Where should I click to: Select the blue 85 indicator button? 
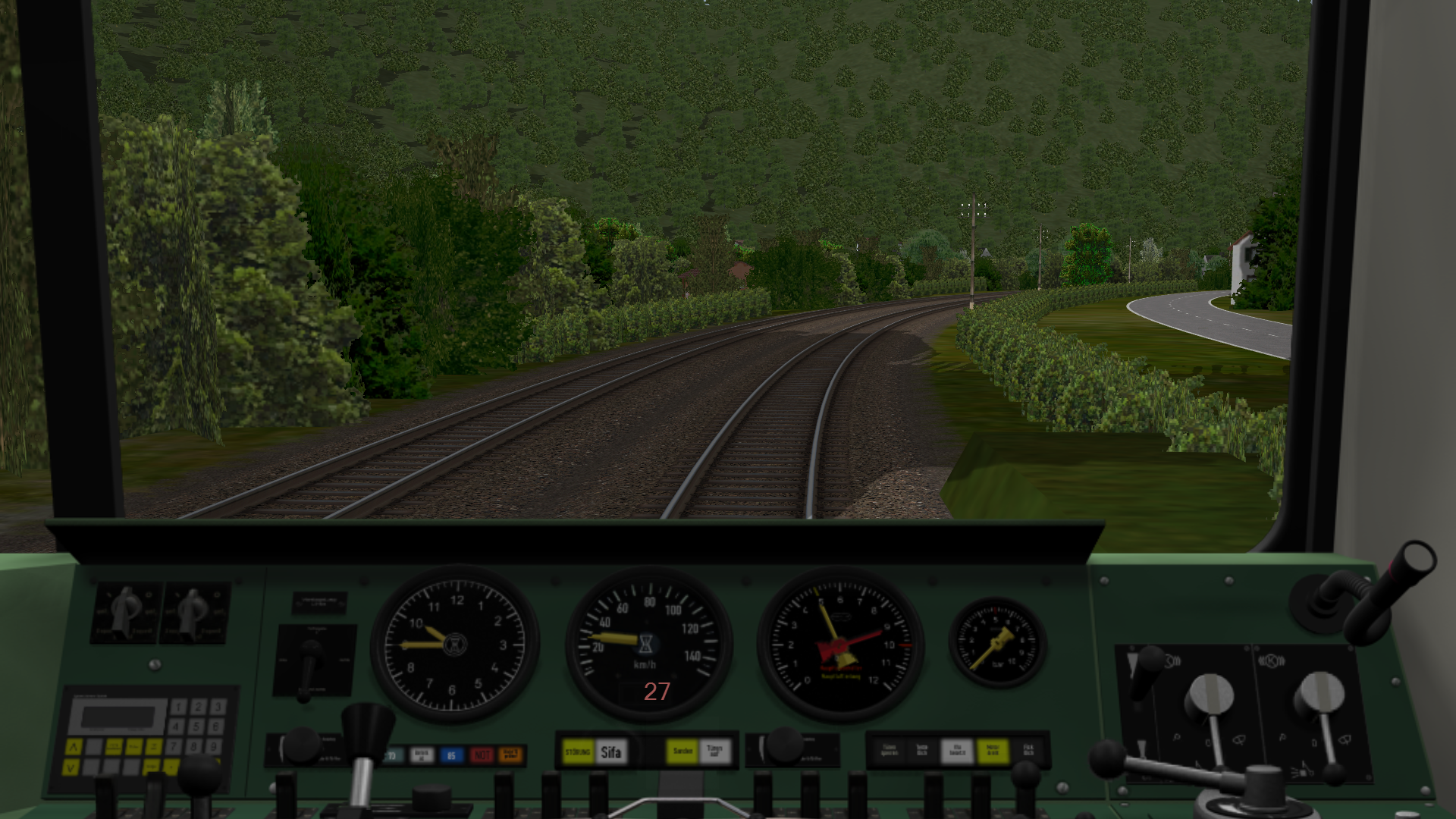click(x=452, y=755)
